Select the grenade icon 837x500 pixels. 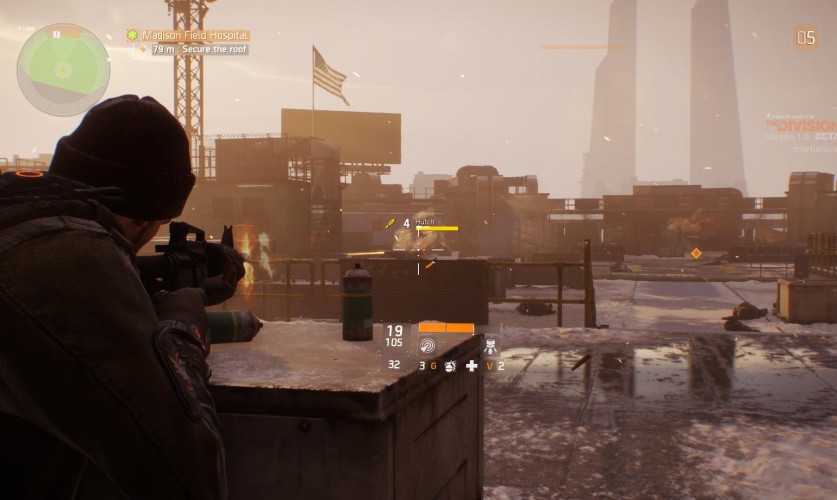pos(449,366)
